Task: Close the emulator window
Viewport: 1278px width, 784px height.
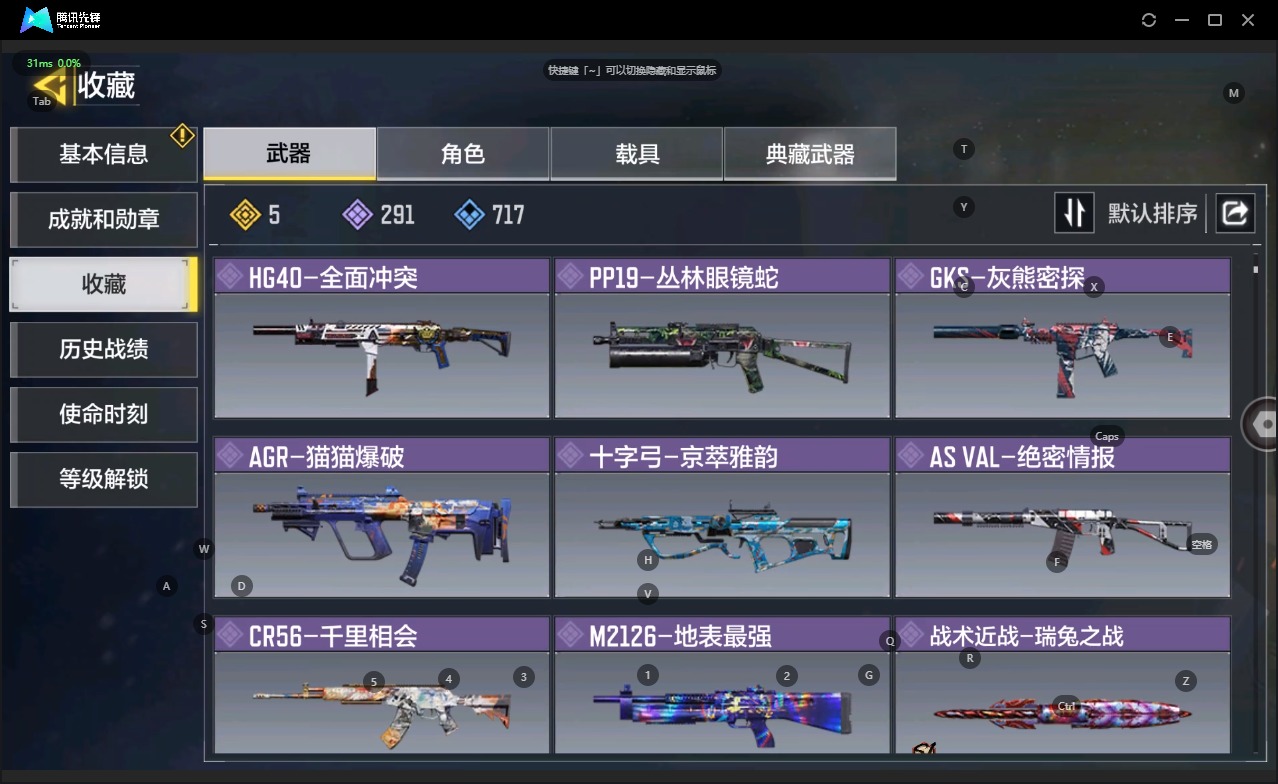Action: click(1248, 20)
